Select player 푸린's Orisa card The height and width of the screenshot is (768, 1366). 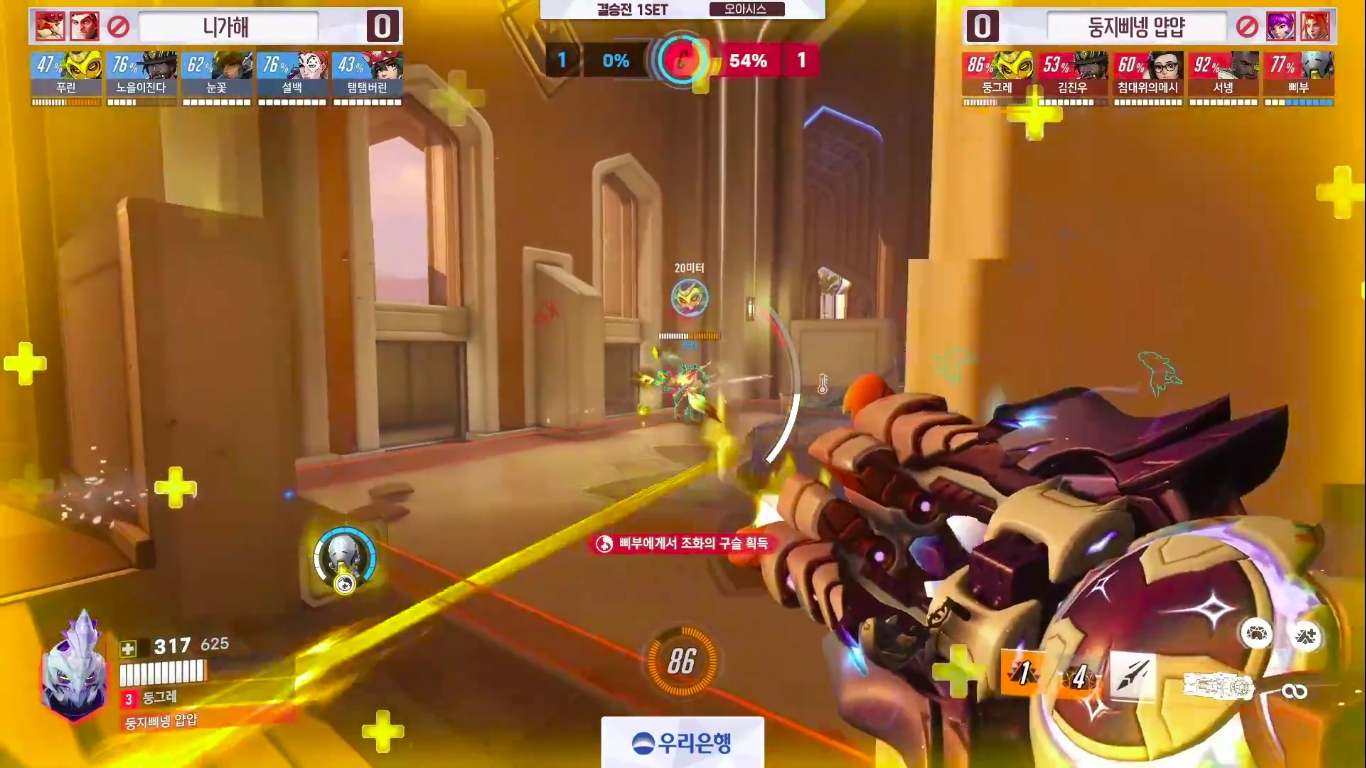click(x=66, y=75)
